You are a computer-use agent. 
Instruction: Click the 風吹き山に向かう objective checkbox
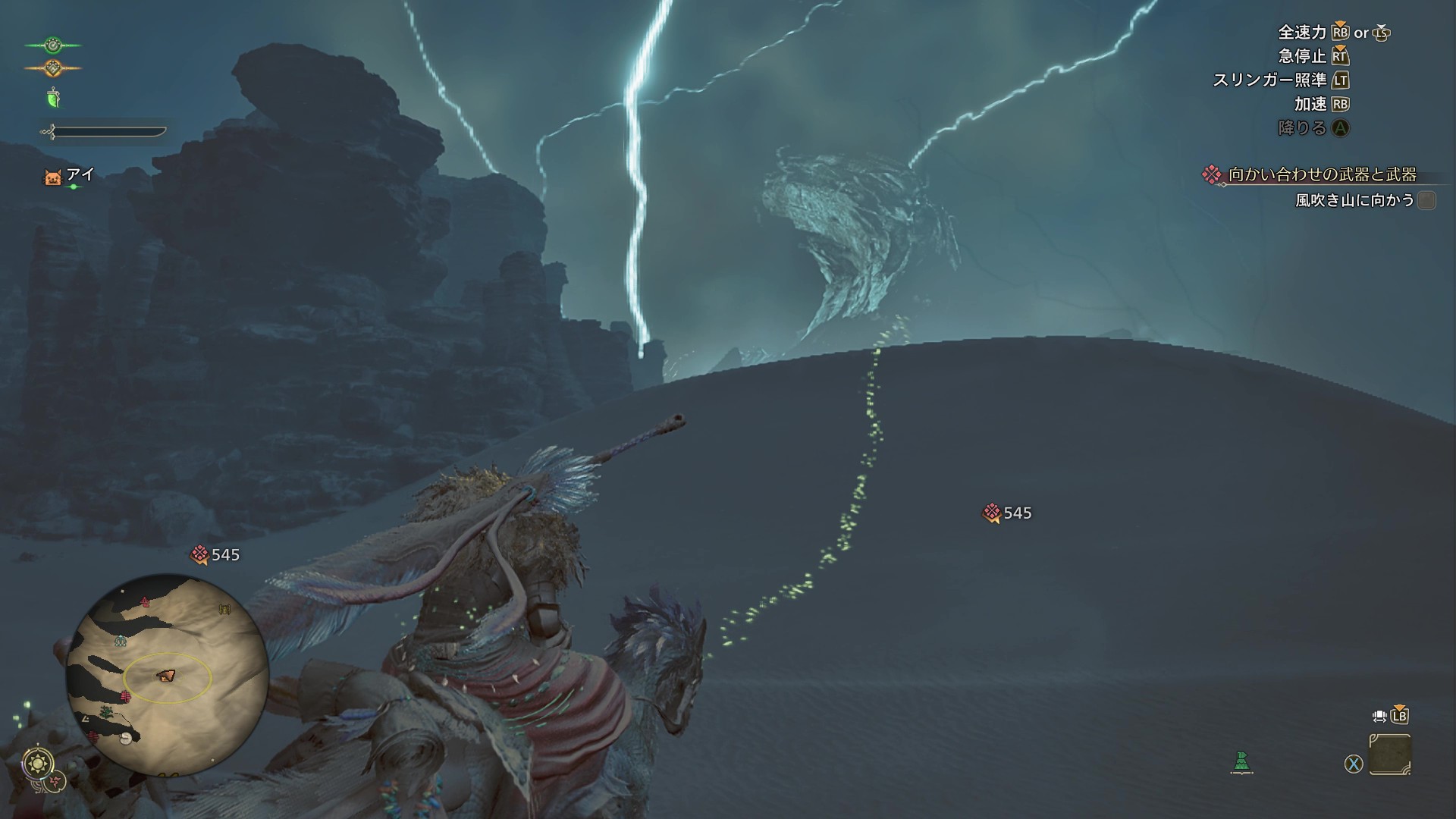(1426, 200)
